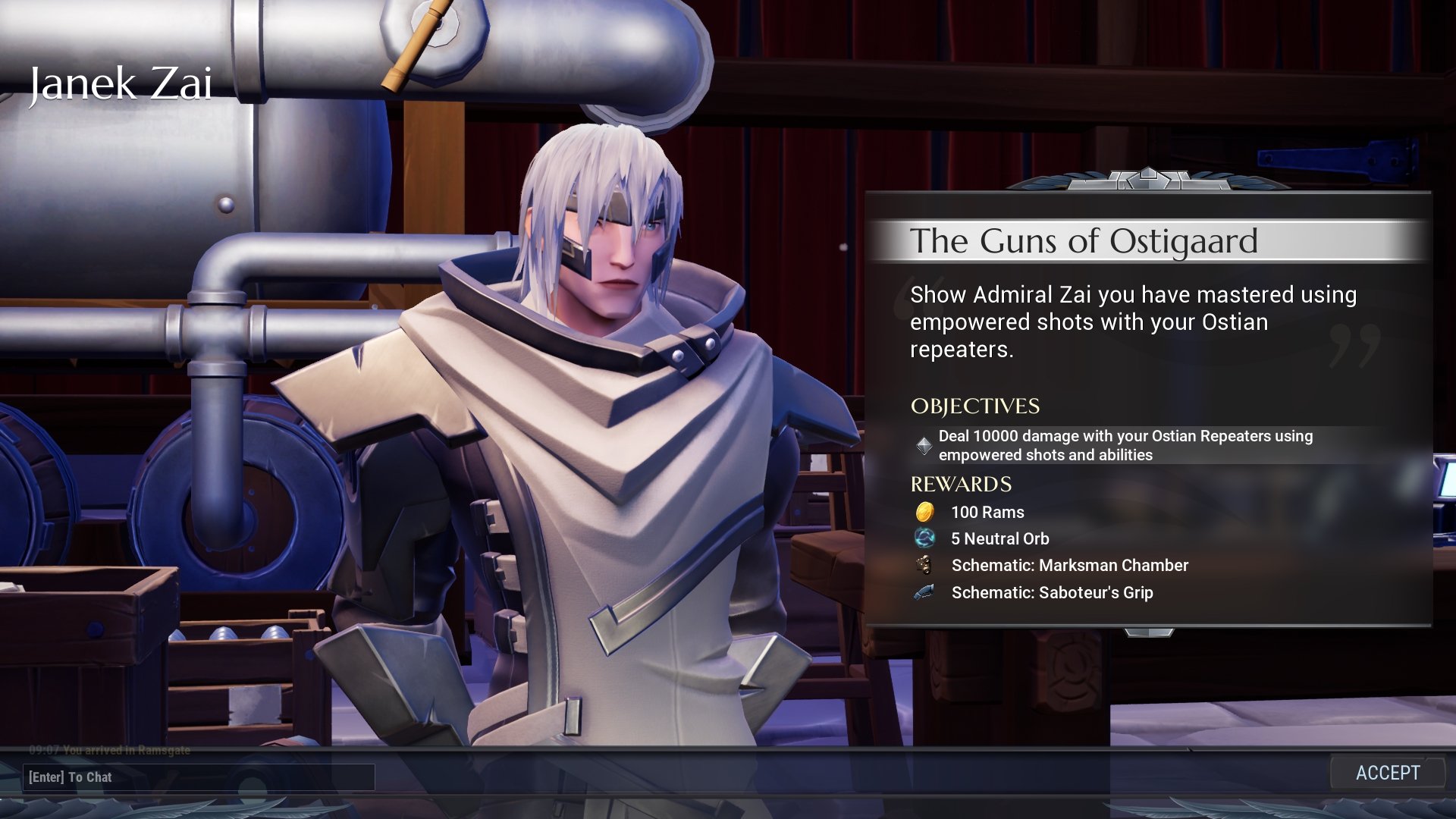1456x819 pixels.
Task: Click the Enter To Chat box
Action: (x=199, y=777)
